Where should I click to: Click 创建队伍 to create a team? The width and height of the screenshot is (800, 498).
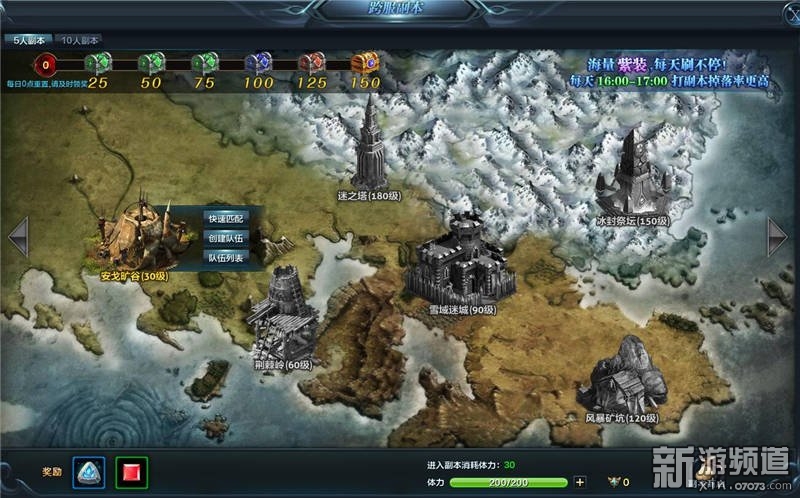(225, 238)
